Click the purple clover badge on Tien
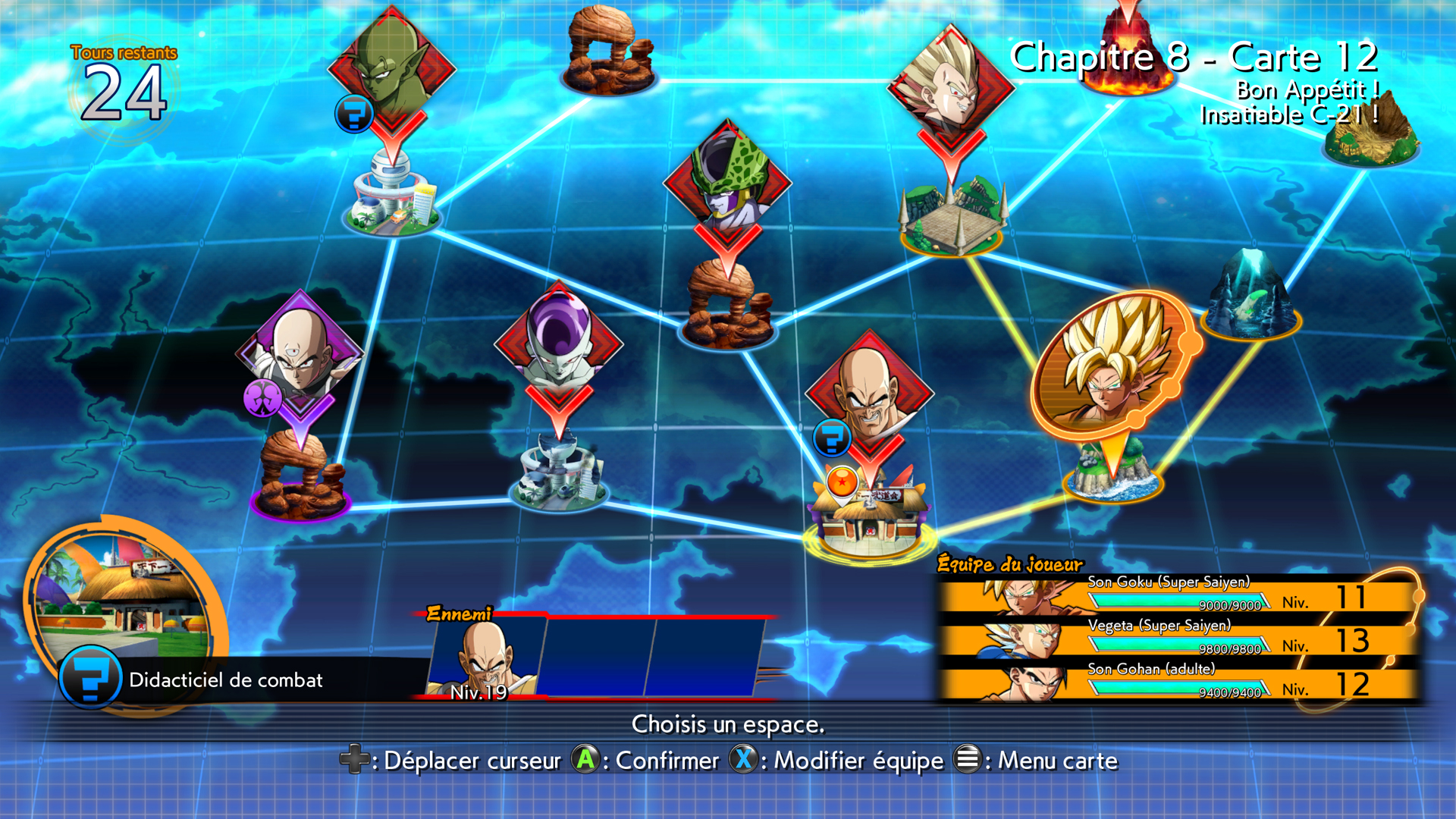This screenshot has width=1456, height=819. (x=262, y=397)
